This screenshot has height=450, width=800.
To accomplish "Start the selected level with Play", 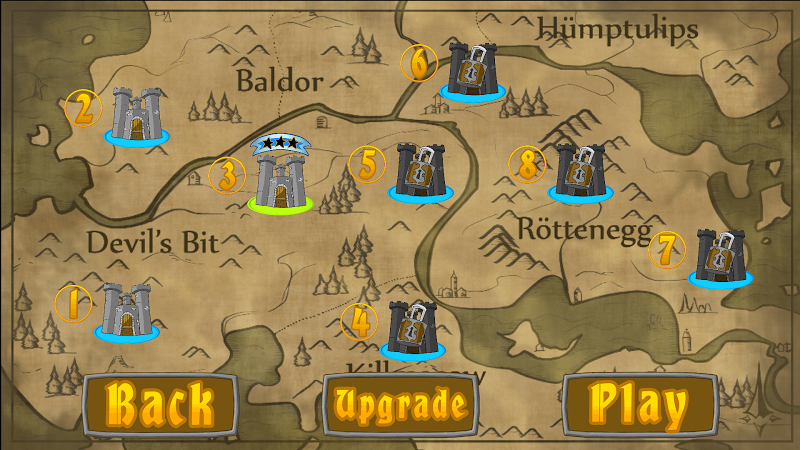I will point(640,404).
